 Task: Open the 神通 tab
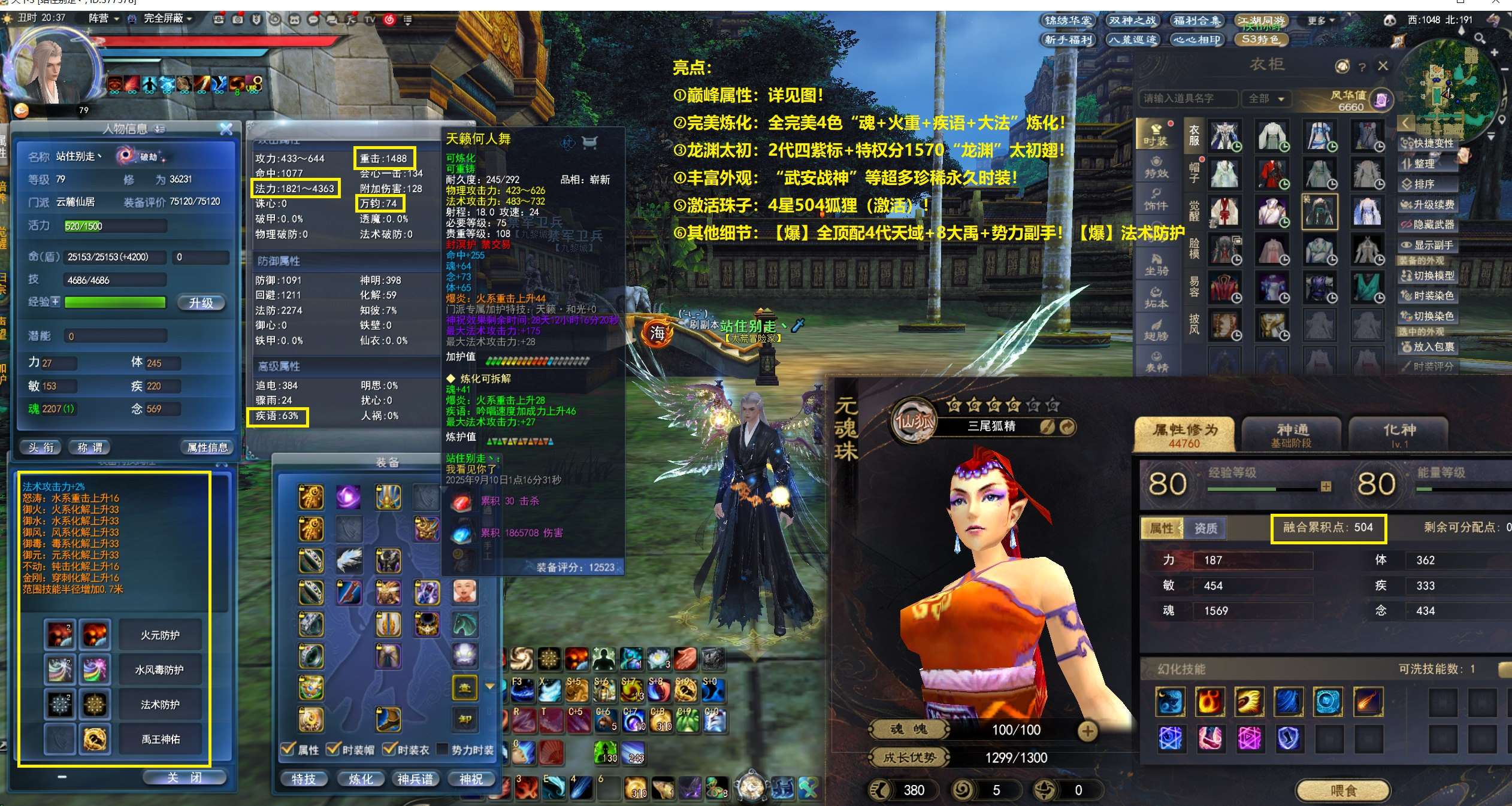1292,434
